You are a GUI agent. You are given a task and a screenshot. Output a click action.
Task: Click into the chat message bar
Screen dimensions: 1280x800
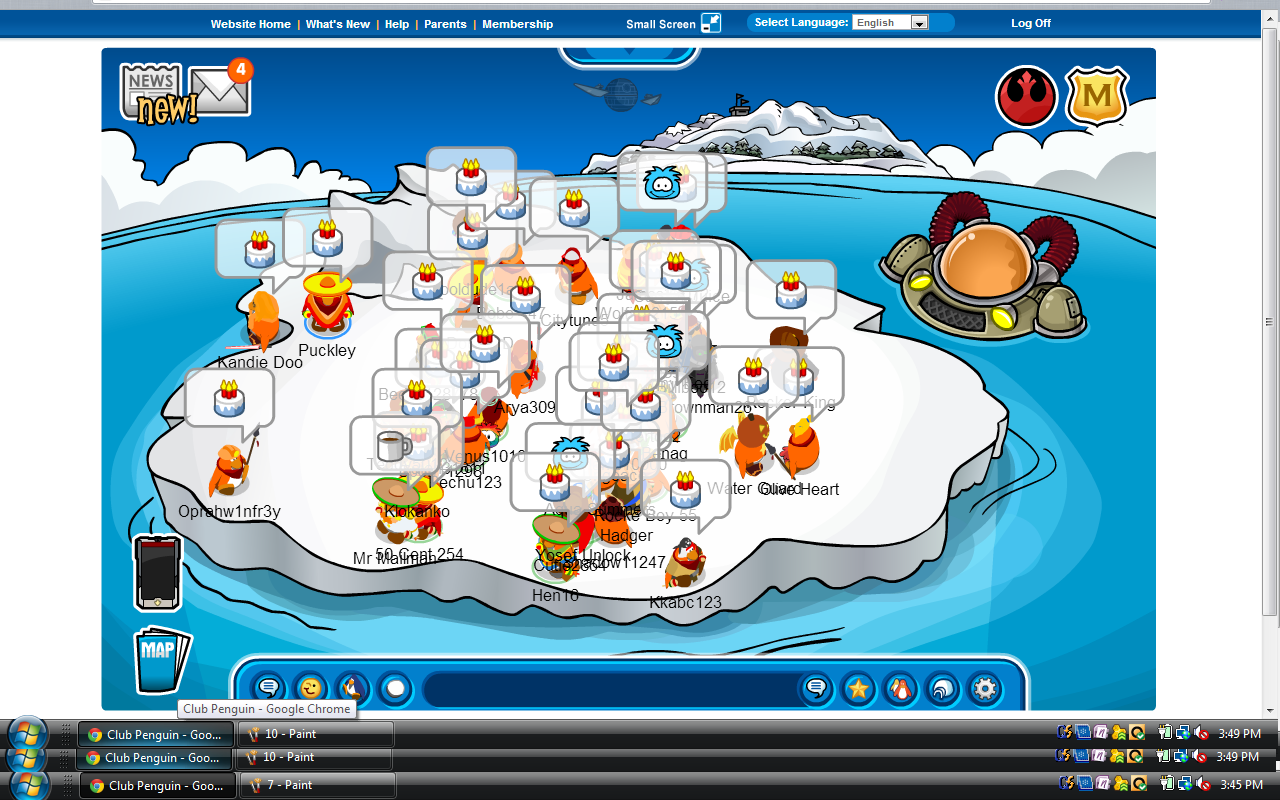tap(610, 689)
